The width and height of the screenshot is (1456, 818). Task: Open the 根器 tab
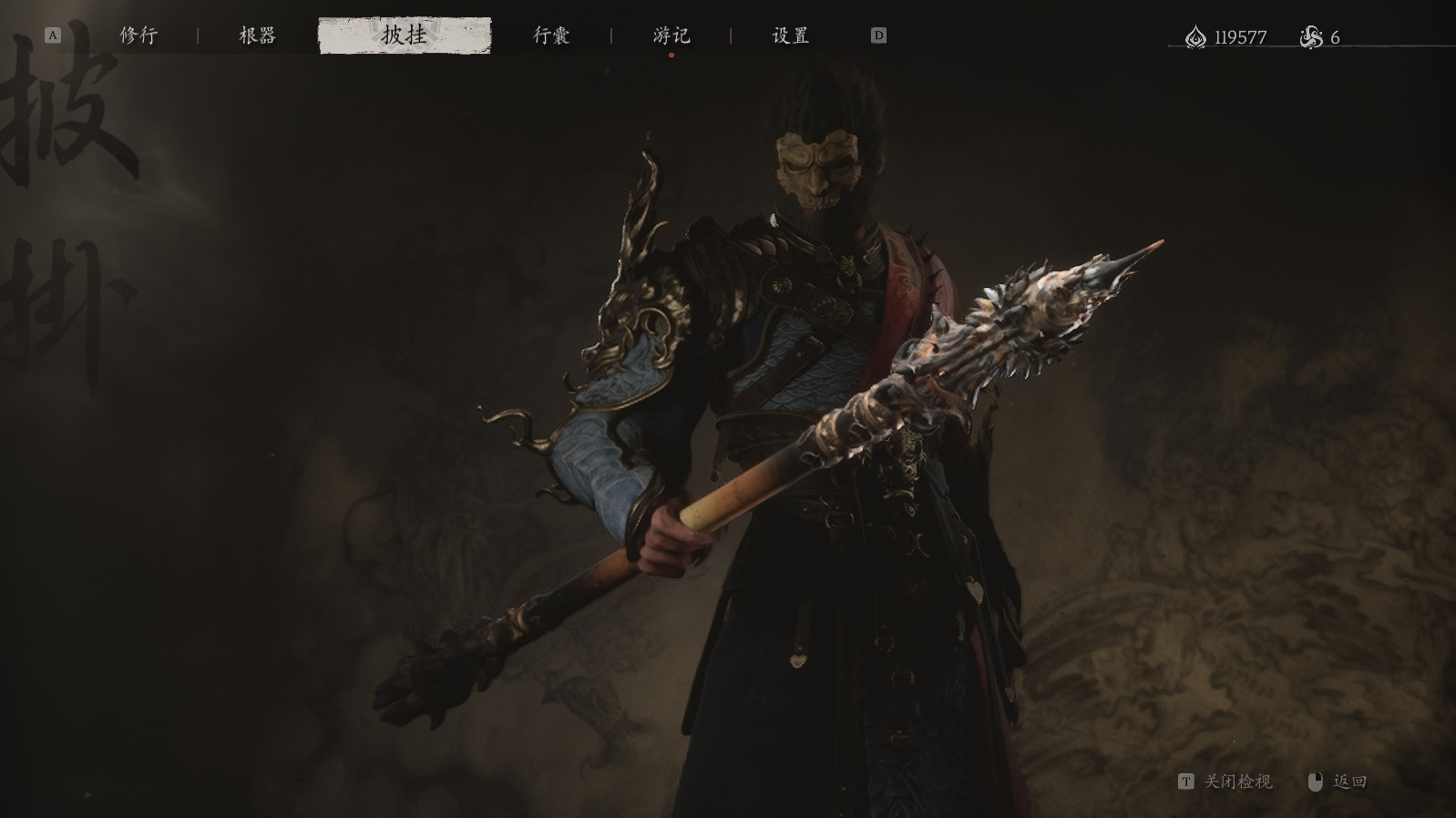coord(256,36)
